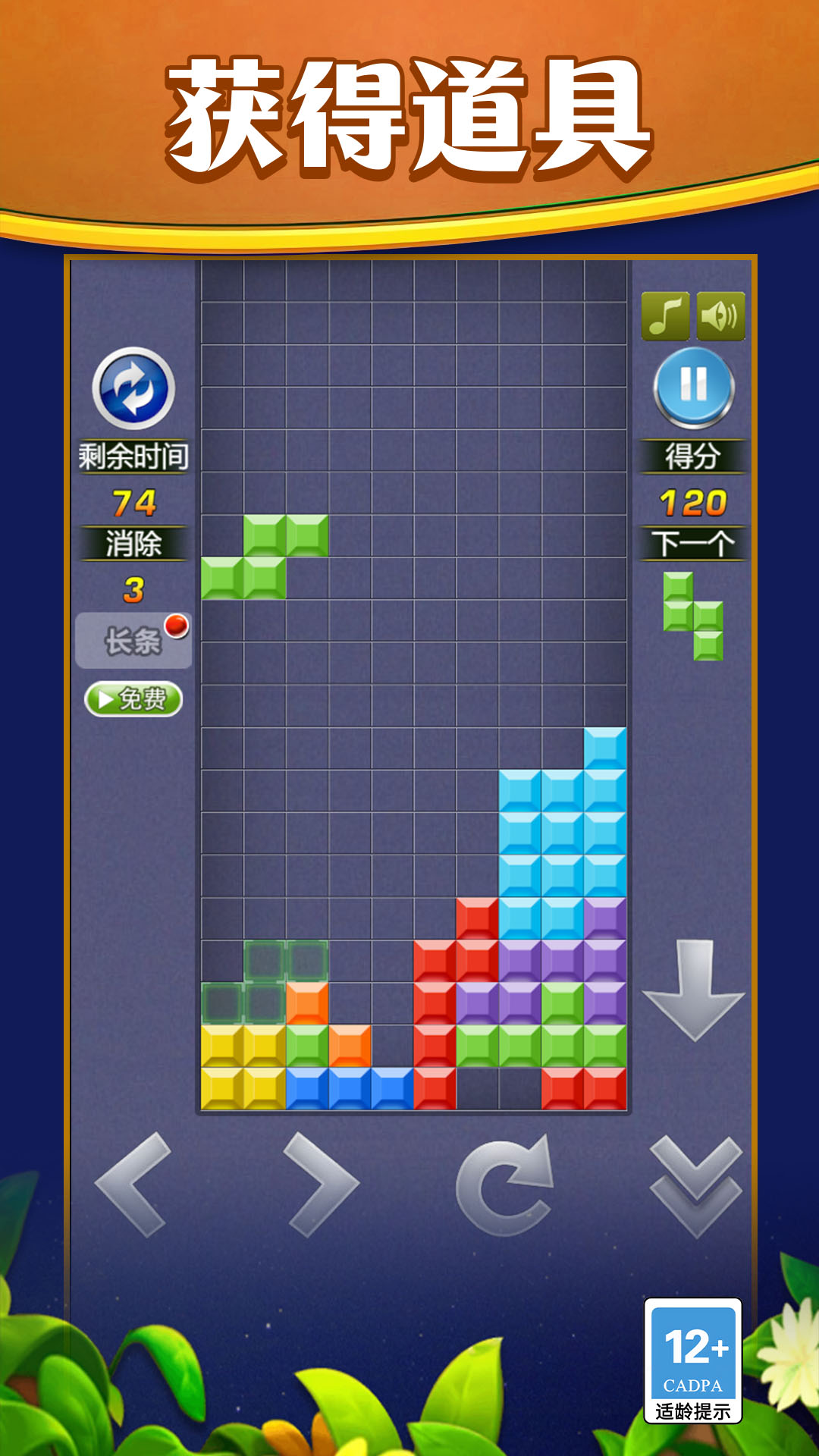Image resolution: width=819 pixels, height=1456 pixels.
Task: Soft drop with the single down arrow
Action: click(694, 990)
